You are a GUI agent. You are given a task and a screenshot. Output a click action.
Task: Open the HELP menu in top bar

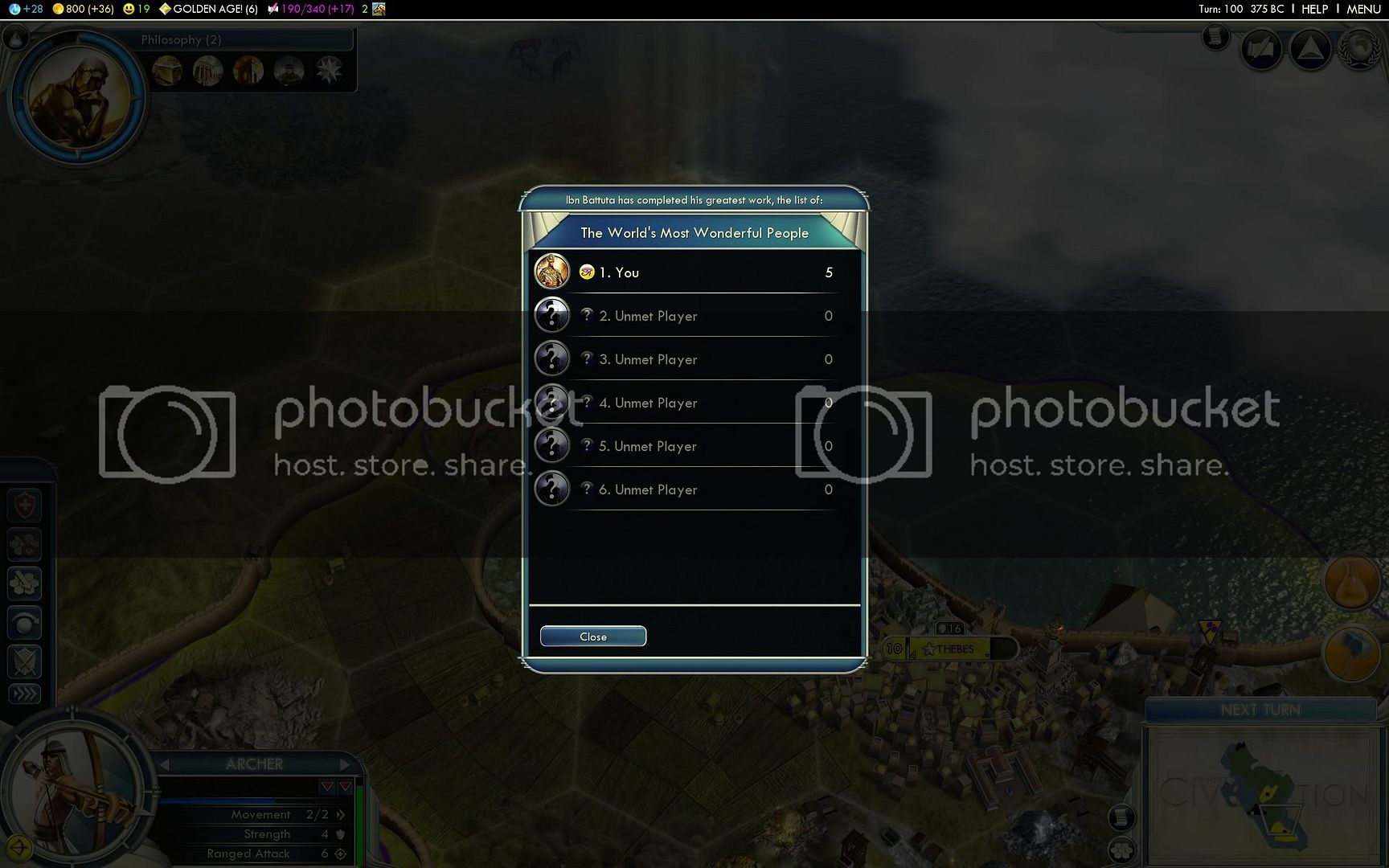click(x=1314, y=9)
